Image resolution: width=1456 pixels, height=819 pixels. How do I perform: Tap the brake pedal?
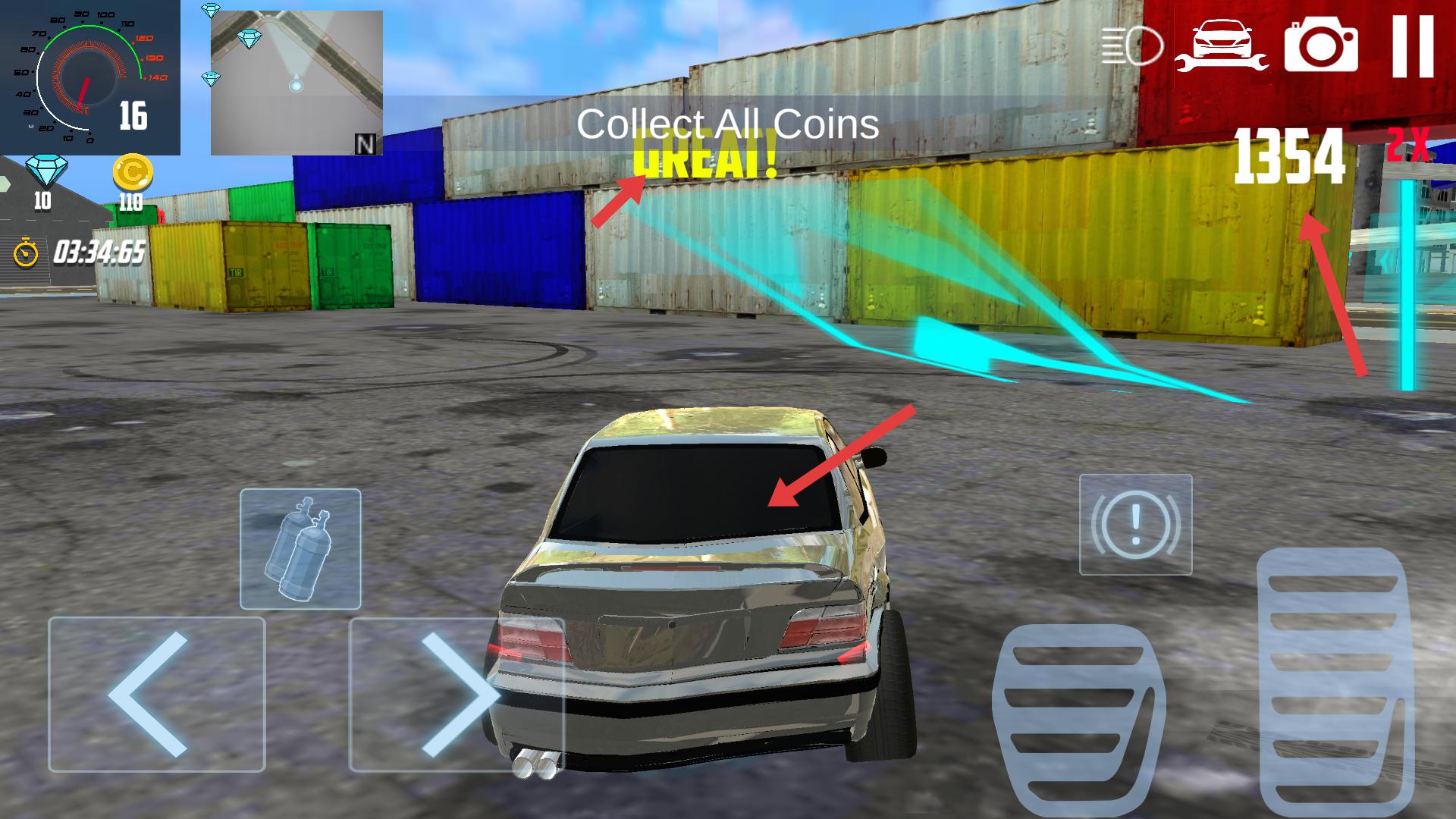1077,720
